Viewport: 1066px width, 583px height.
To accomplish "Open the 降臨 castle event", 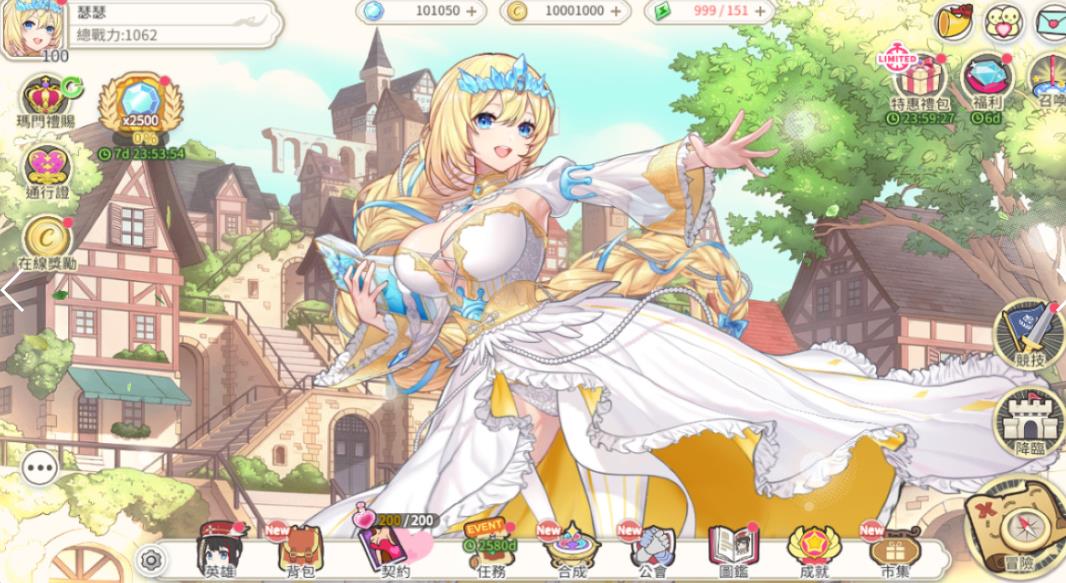I will tap(1028, 424).
